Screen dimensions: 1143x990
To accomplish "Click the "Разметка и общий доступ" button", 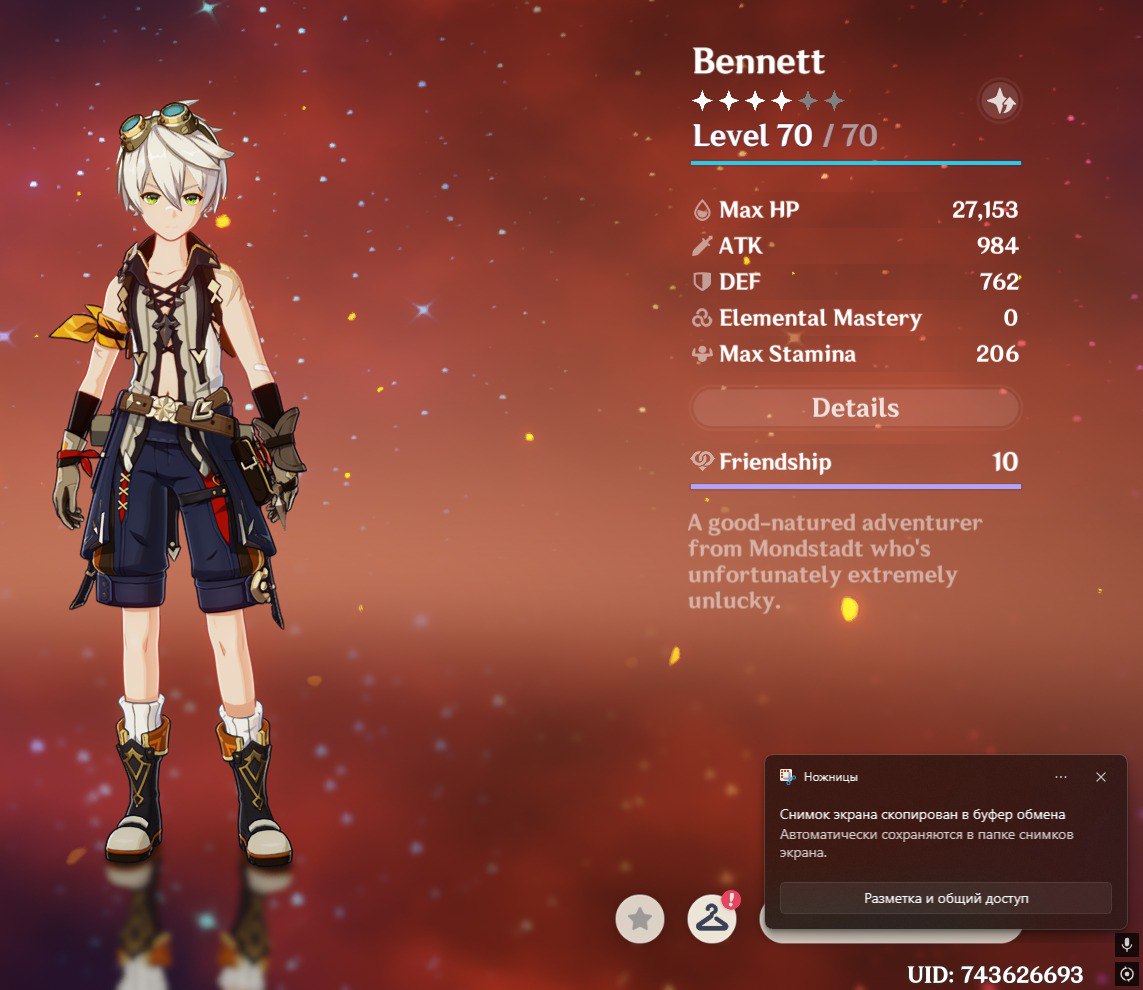I will [945, 898].
